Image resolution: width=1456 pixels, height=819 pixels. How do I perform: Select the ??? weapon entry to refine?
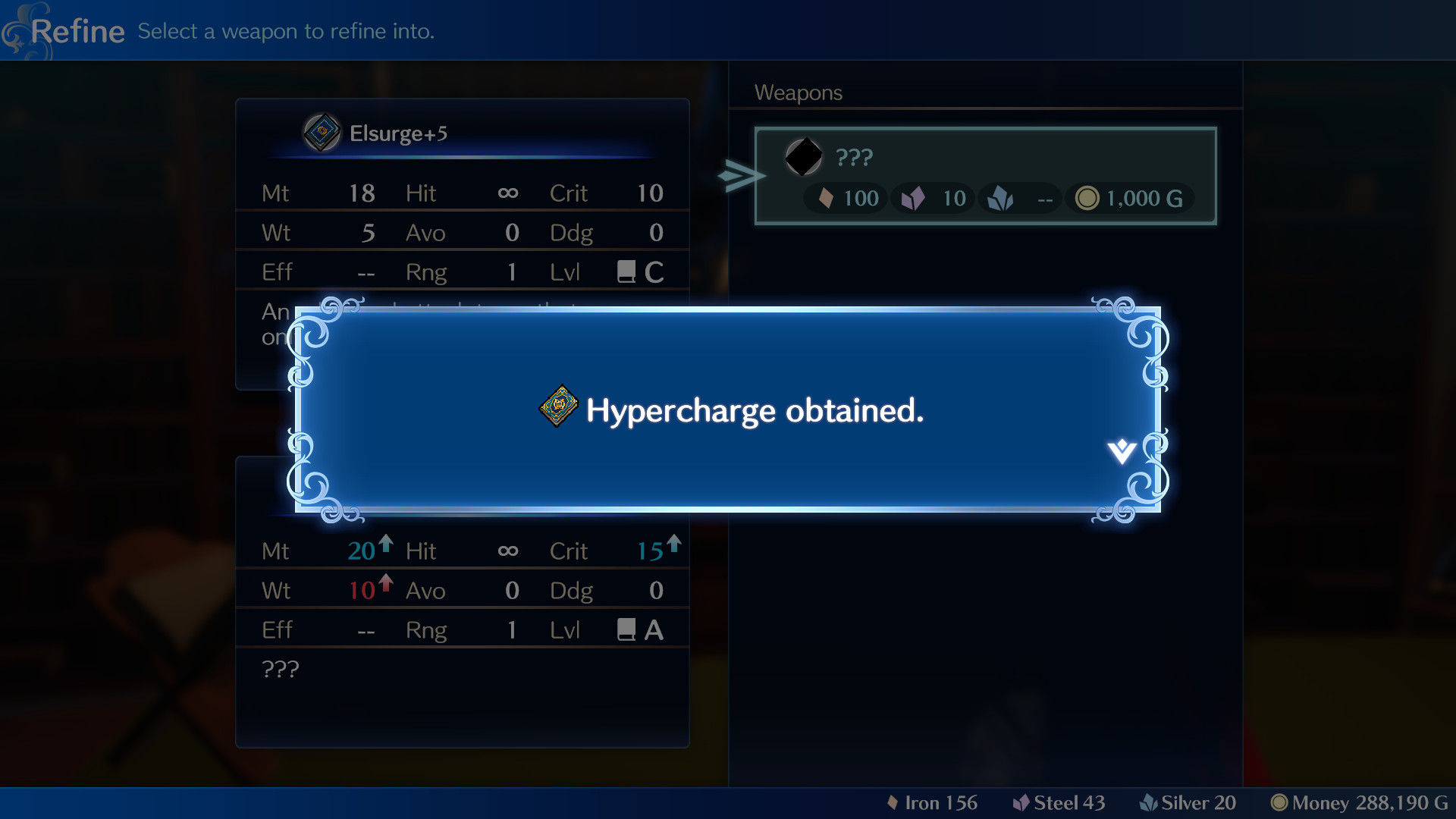tap(984, 175)
